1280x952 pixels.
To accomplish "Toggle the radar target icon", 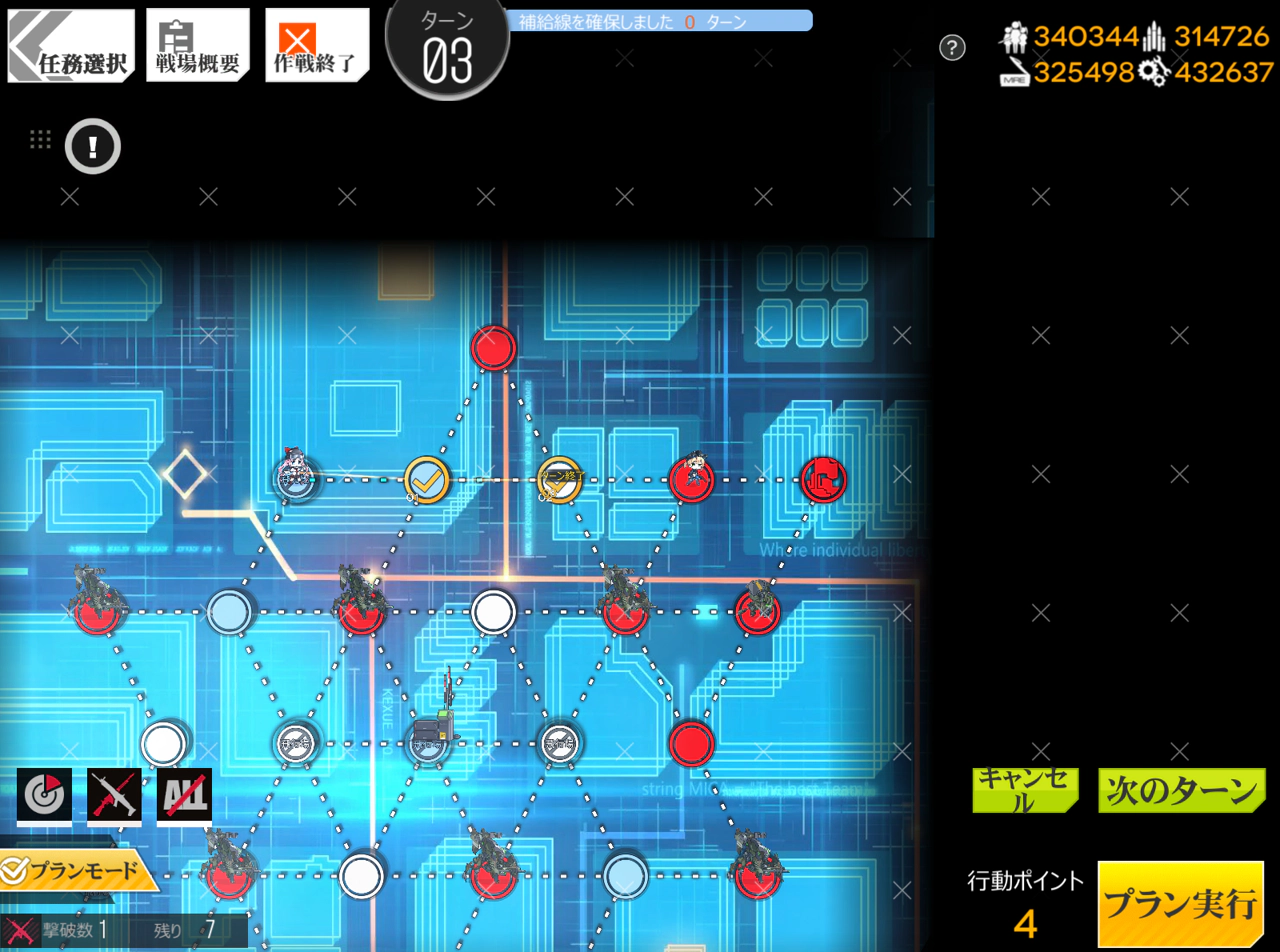I will click(44, 795).
